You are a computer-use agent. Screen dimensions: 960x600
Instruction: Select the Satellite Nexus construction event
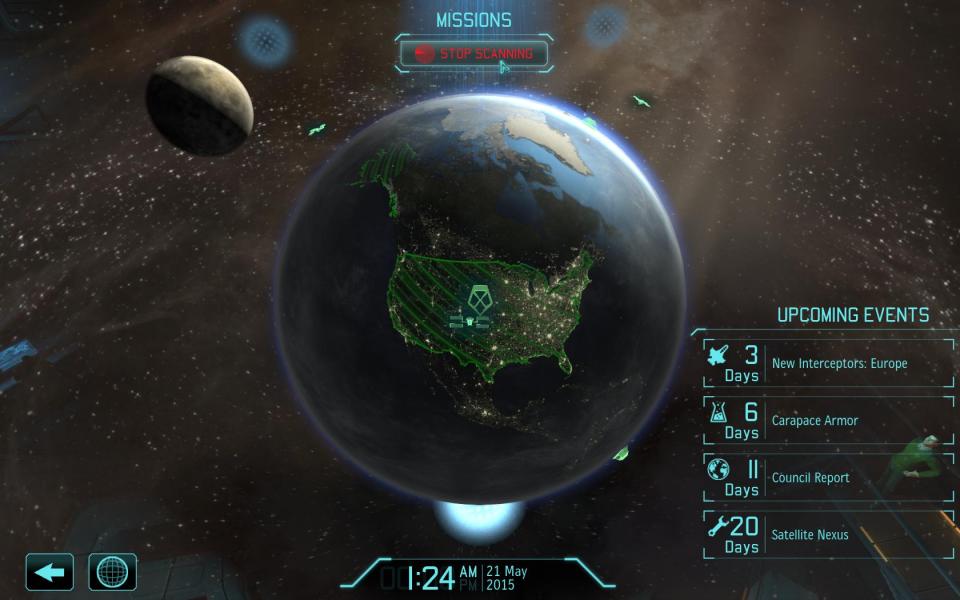pos(829,534)
